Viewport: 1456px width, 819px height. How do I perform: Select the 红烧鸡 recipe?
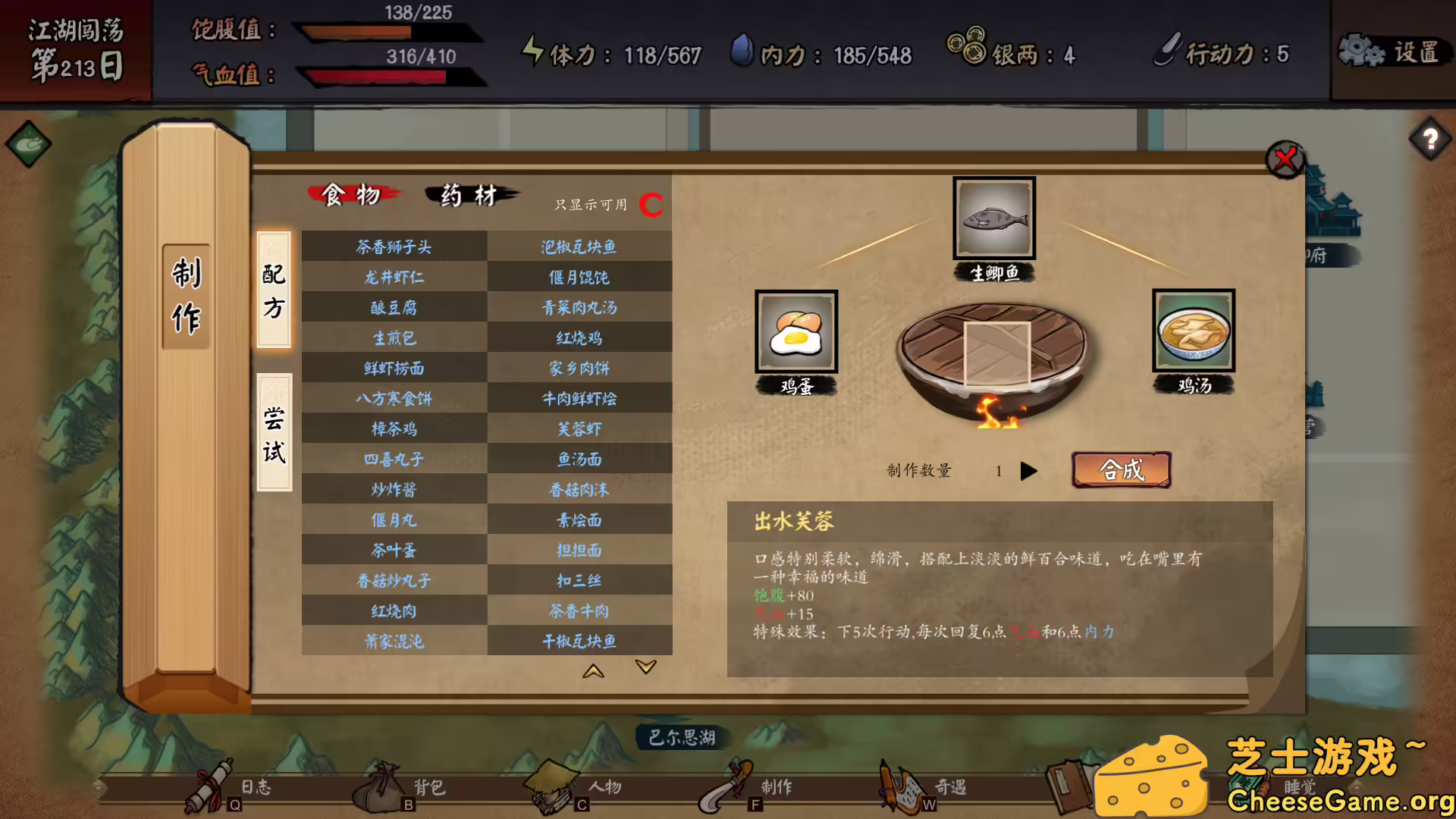point(579,337)
